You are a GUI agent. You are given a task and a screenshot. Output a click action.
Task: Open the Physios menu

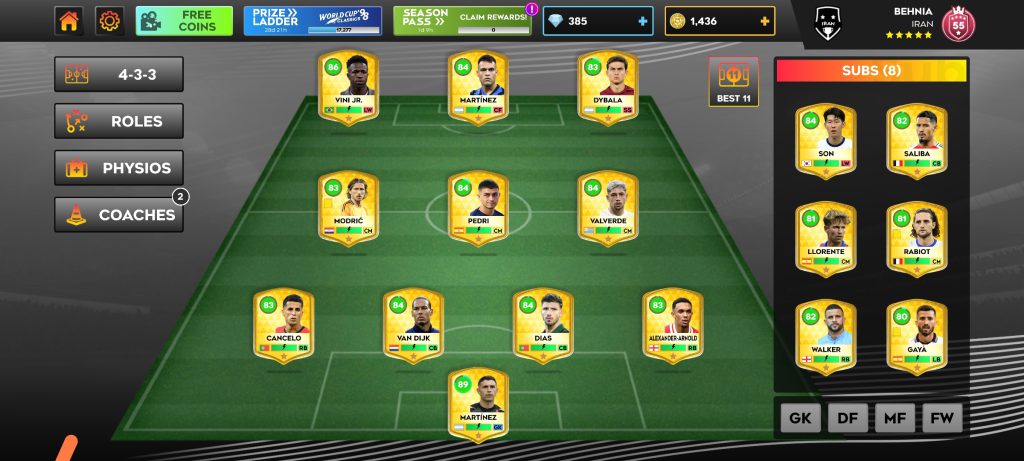click(x=119, y=168)
